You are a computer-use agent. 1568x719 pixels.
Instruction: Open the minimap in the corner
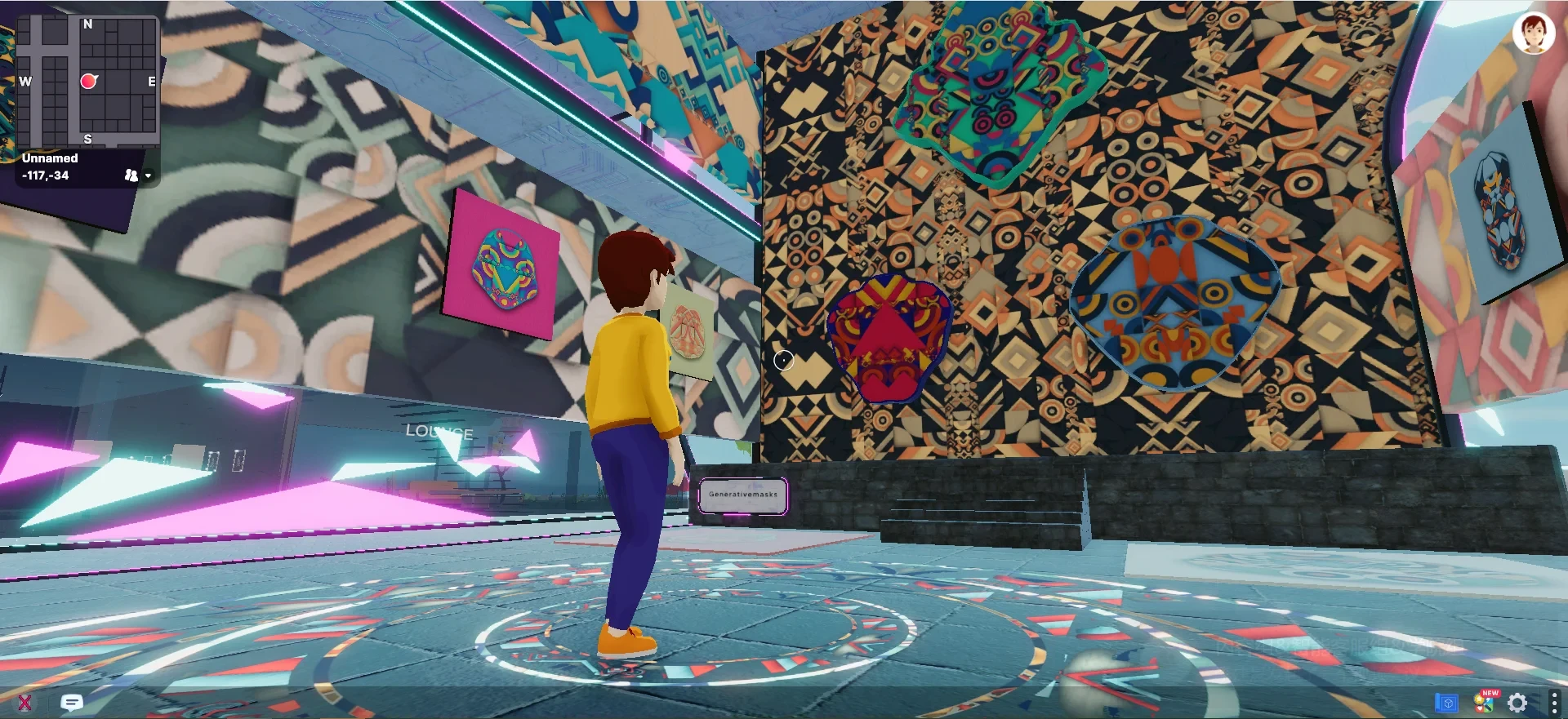[87, 82]
